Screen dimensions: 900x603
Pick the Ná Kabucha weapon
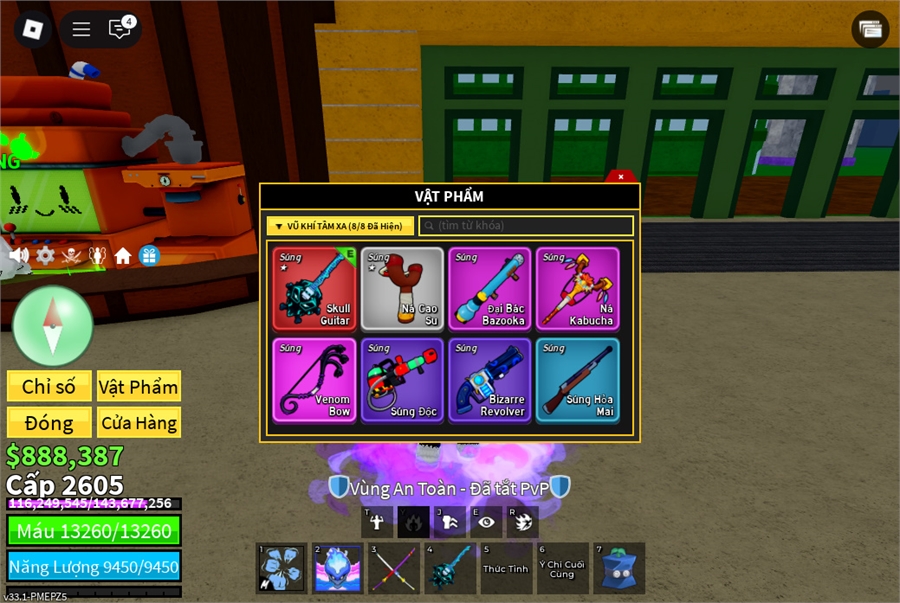[577, 288]
